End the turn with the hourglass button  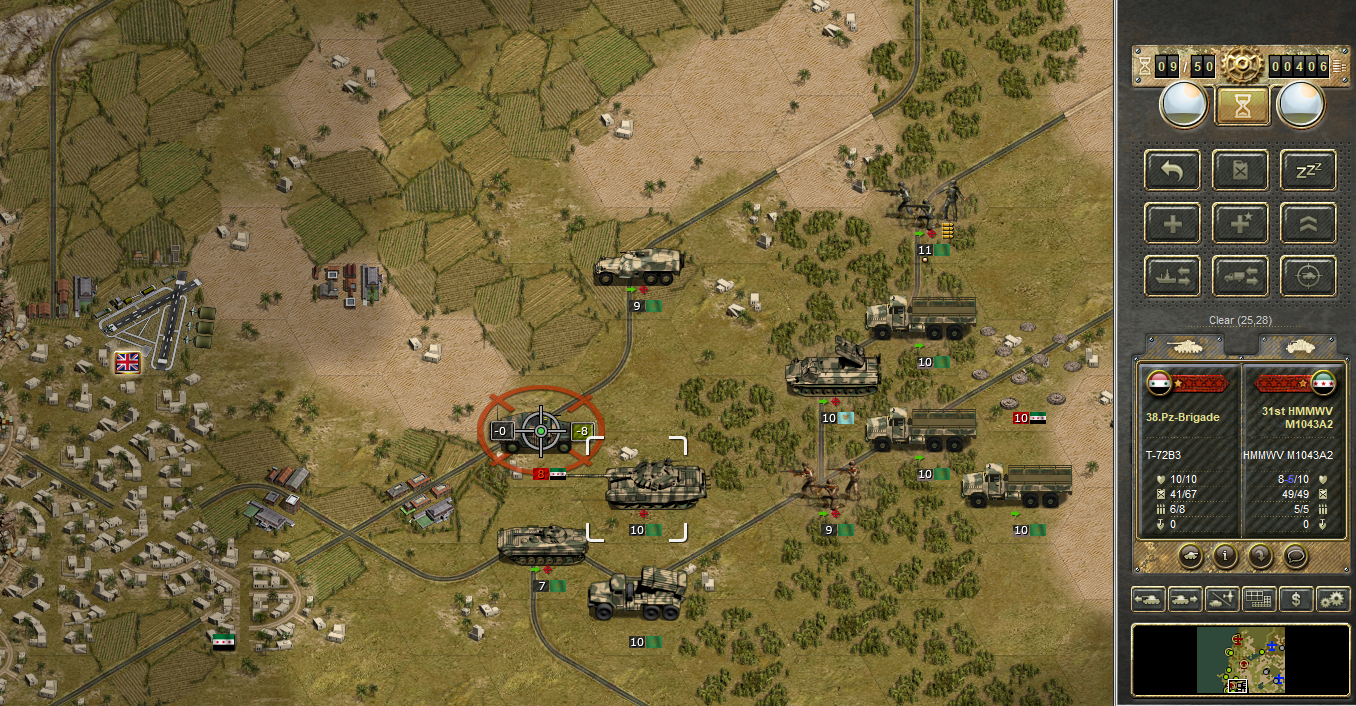click(x=1242, y=105)
